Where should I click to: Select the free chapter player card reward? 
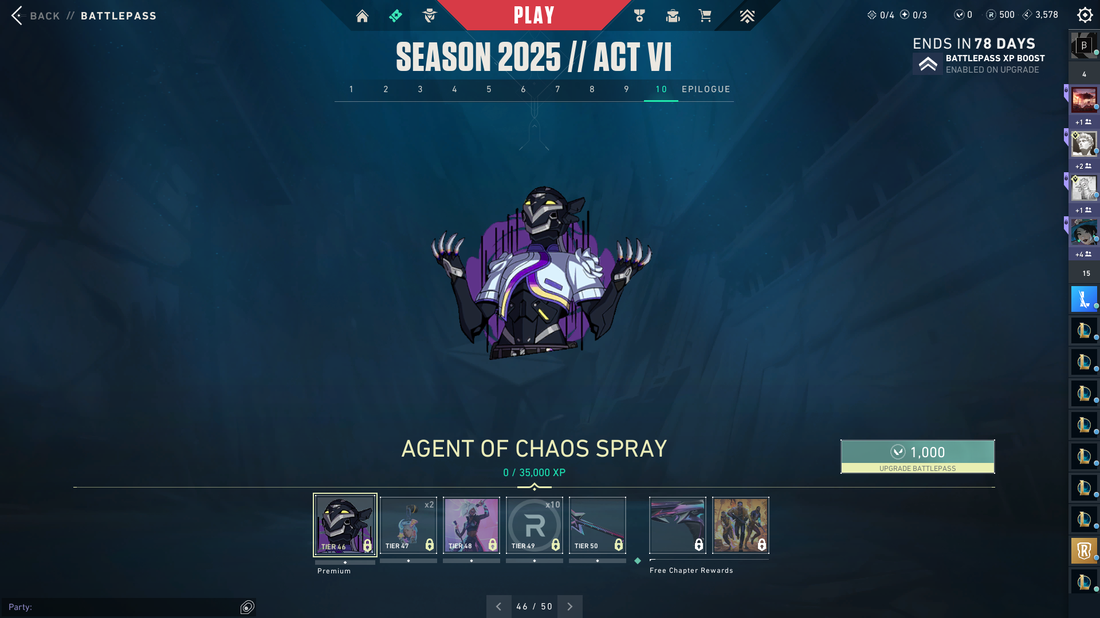click(740, 525)
